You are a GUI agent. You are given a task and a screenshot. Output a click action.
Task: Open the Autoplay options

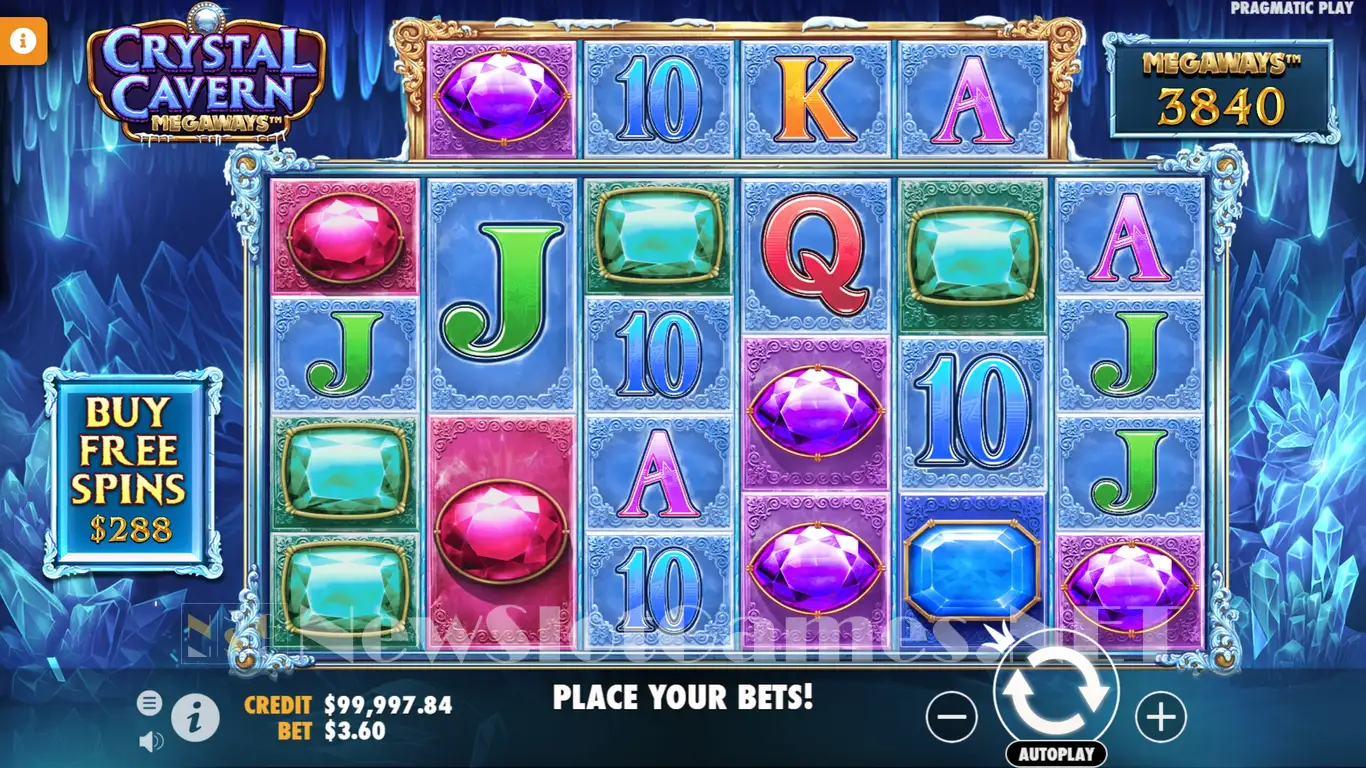1056,754
